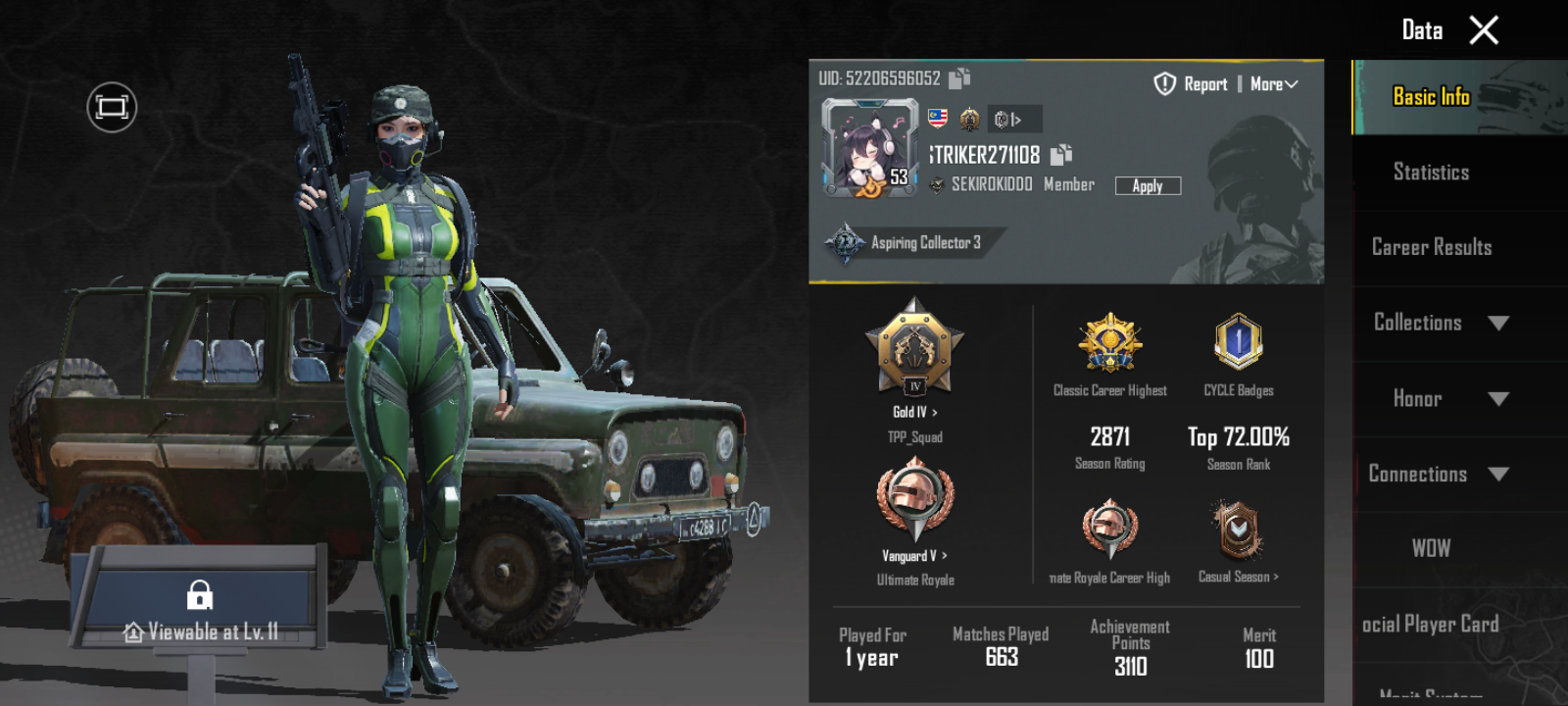This screenshot has width=1568, height=706.
Task: Switch to the Basic Info tab
Action: pos(1431,96)
